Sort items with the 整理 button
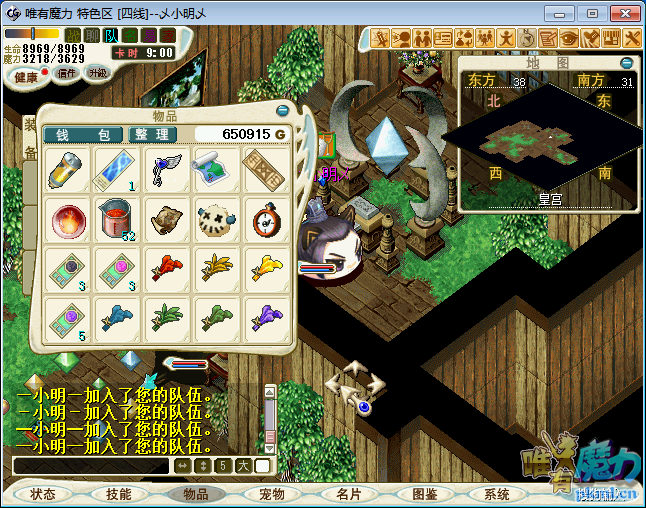 tap(151, 135)
